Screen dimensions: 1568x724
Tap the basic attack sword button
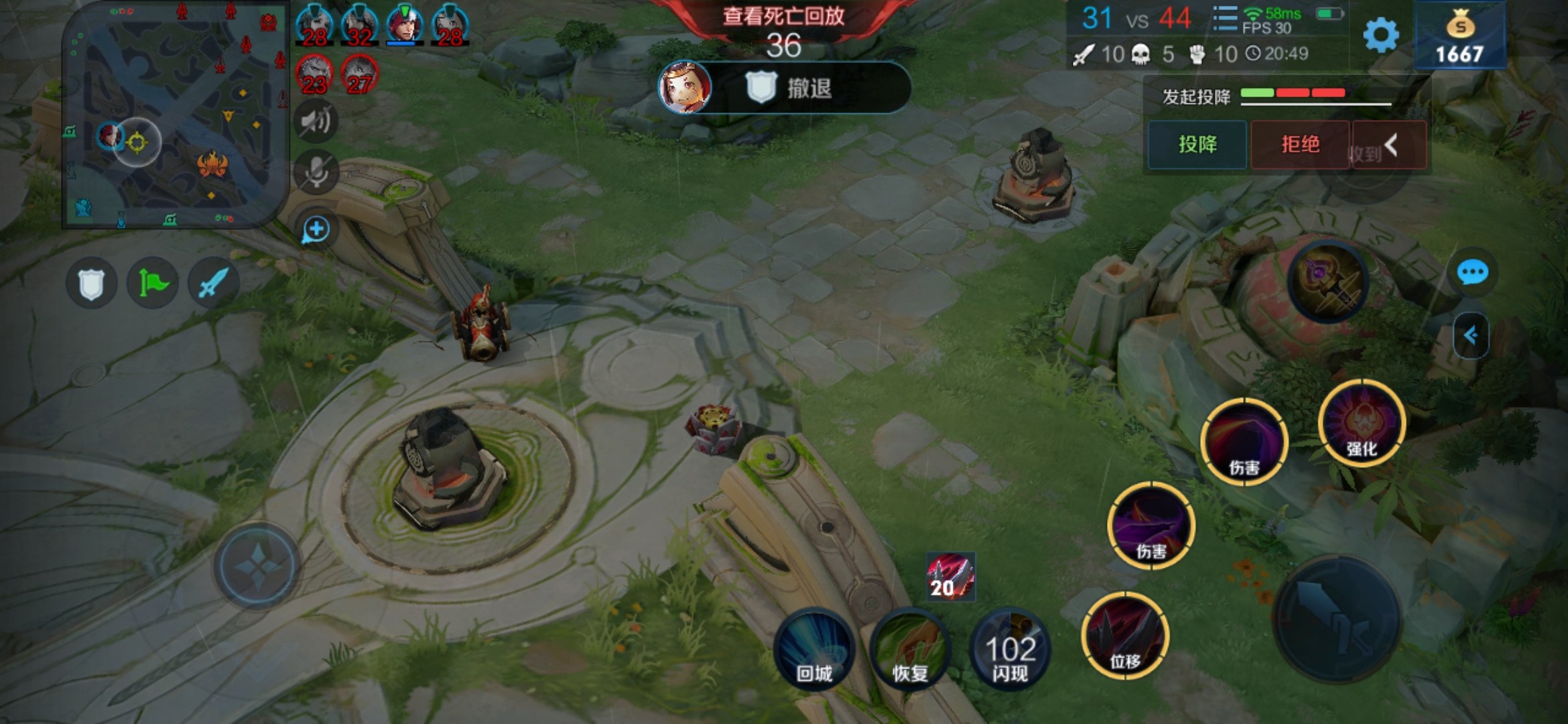1337,619
